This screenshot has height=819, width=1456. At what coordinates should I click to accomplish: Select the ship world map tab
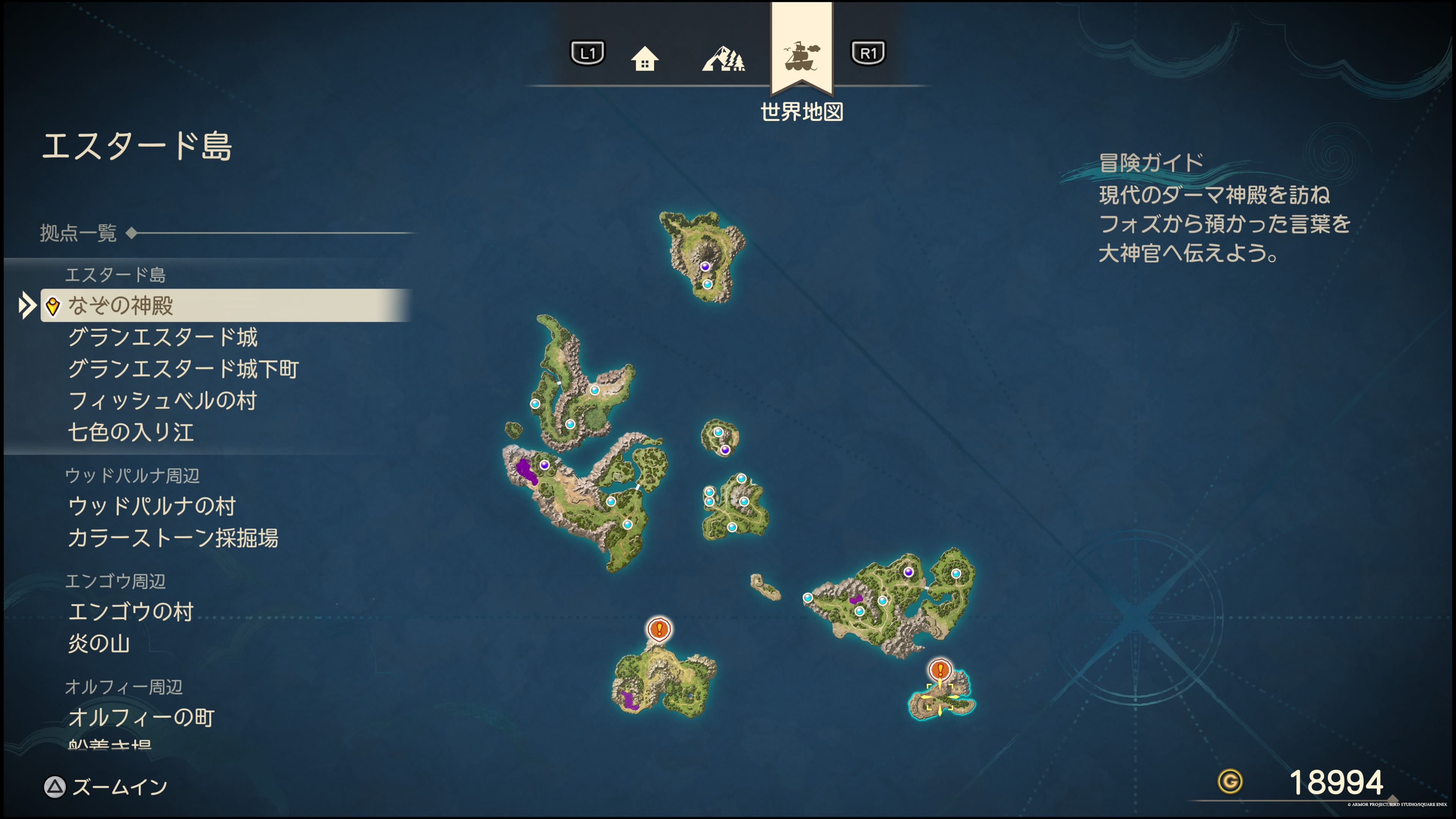click(802, 56)
